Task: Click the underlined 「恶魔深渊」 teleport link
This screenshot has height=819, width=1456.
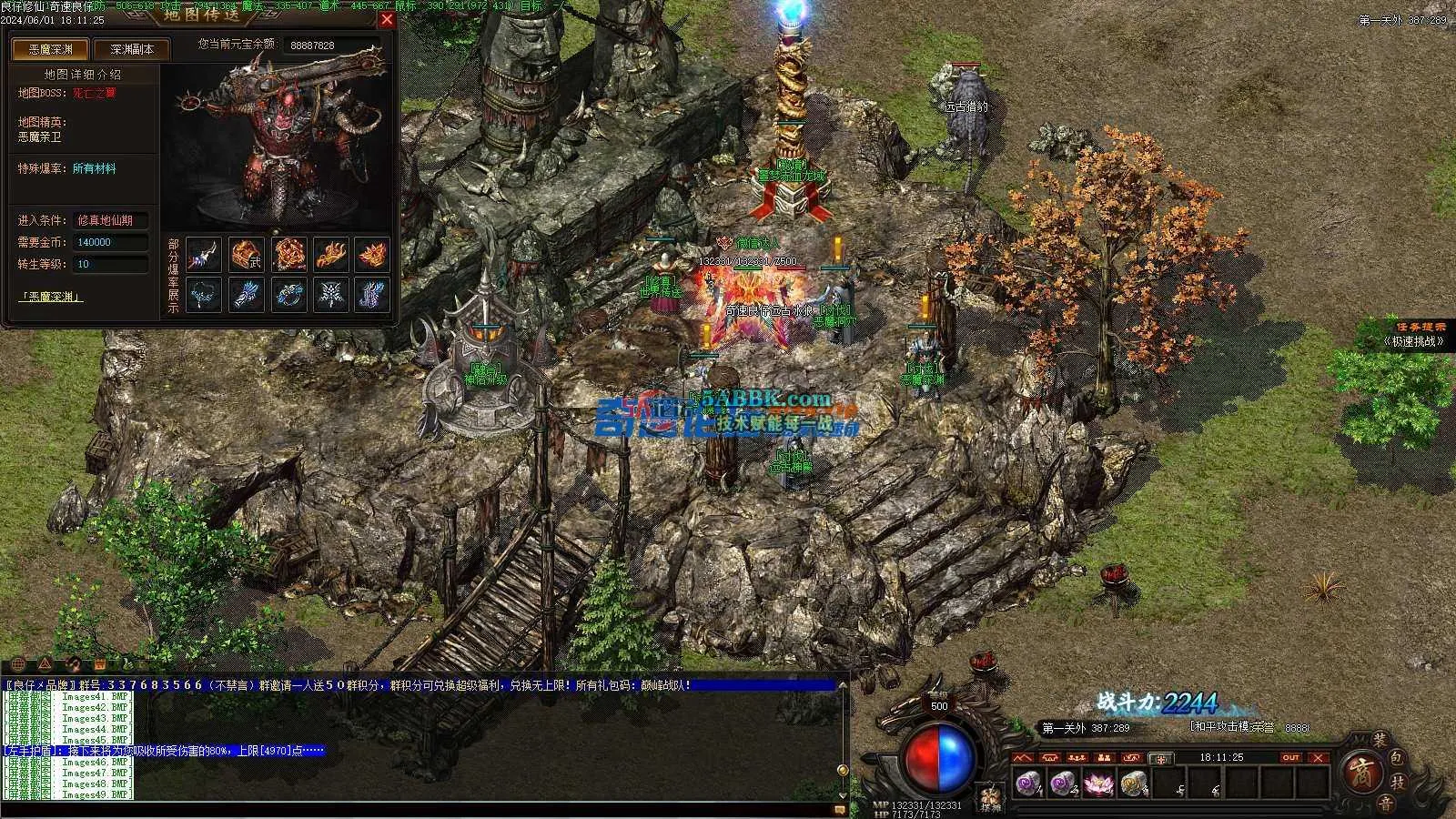Action: point(50,297)
